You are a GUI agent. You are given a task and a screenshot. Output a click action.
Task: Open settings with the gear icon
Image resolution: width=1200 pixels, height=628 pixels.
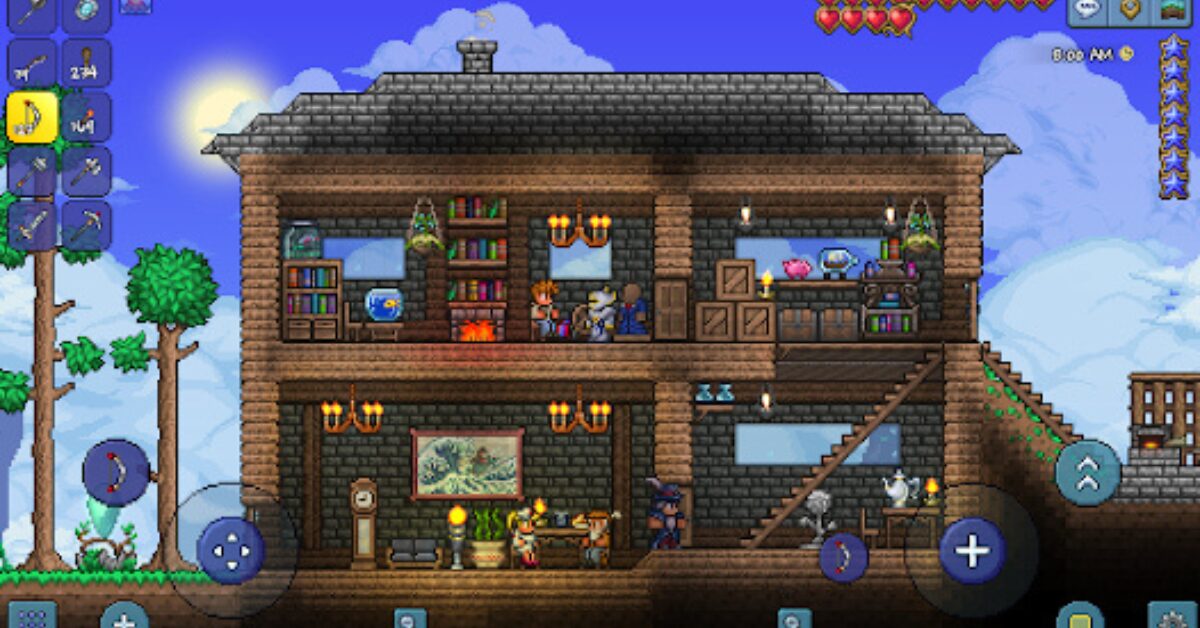pos(1171,616)
